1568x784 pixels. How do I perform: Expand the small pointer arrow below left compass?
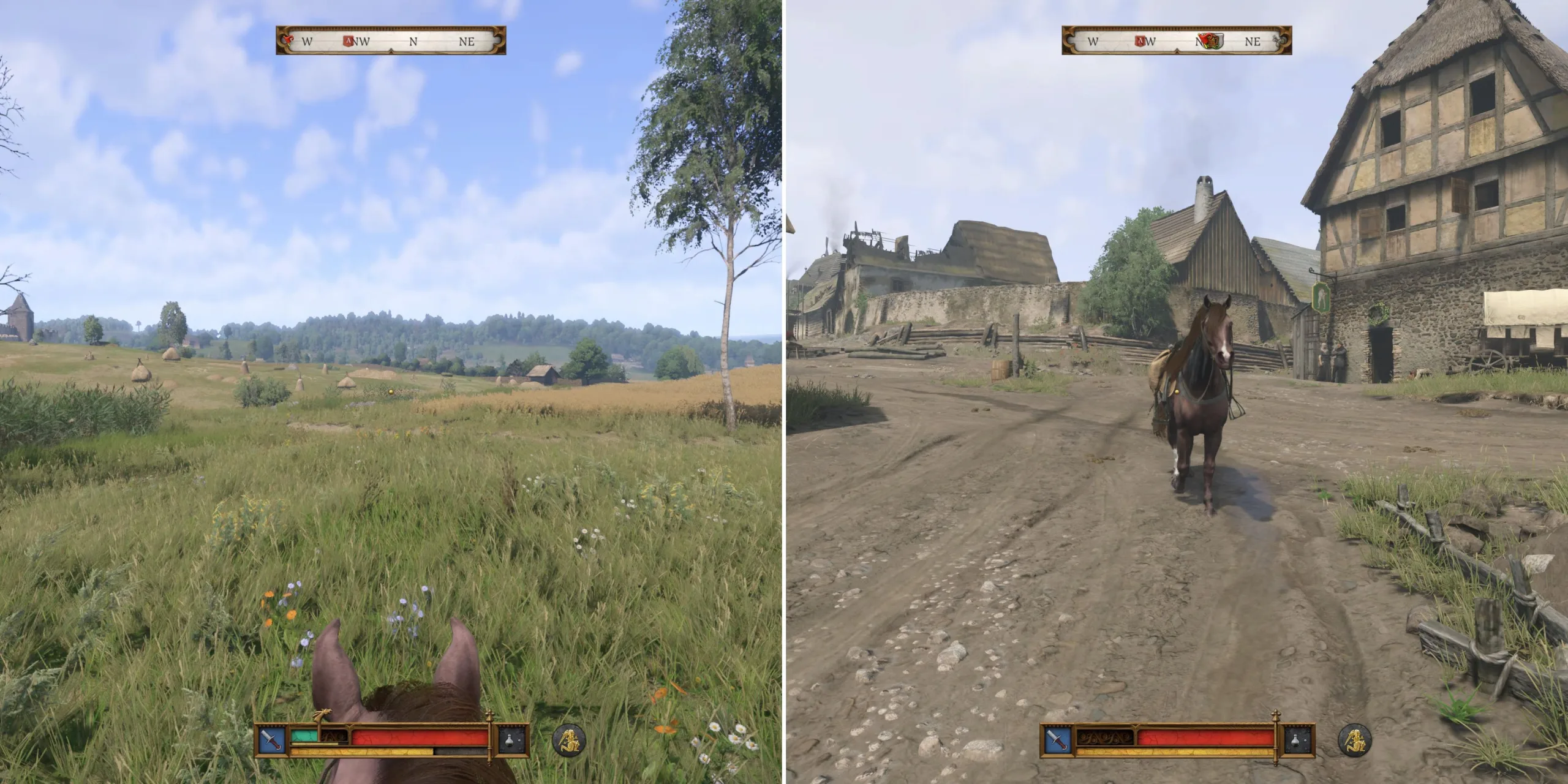(x=391, y=51)
